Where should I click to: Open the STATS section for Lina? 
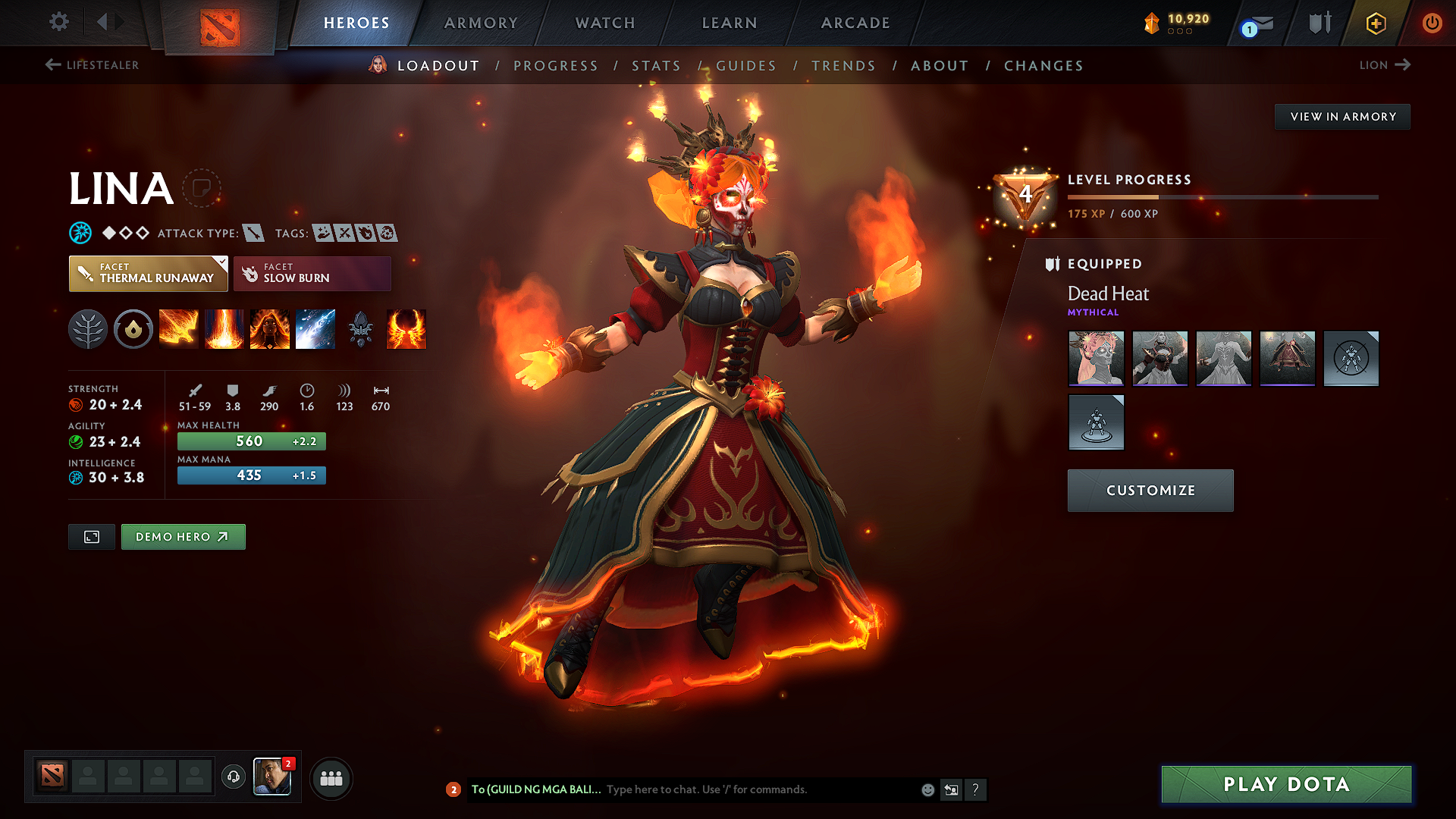657,66
